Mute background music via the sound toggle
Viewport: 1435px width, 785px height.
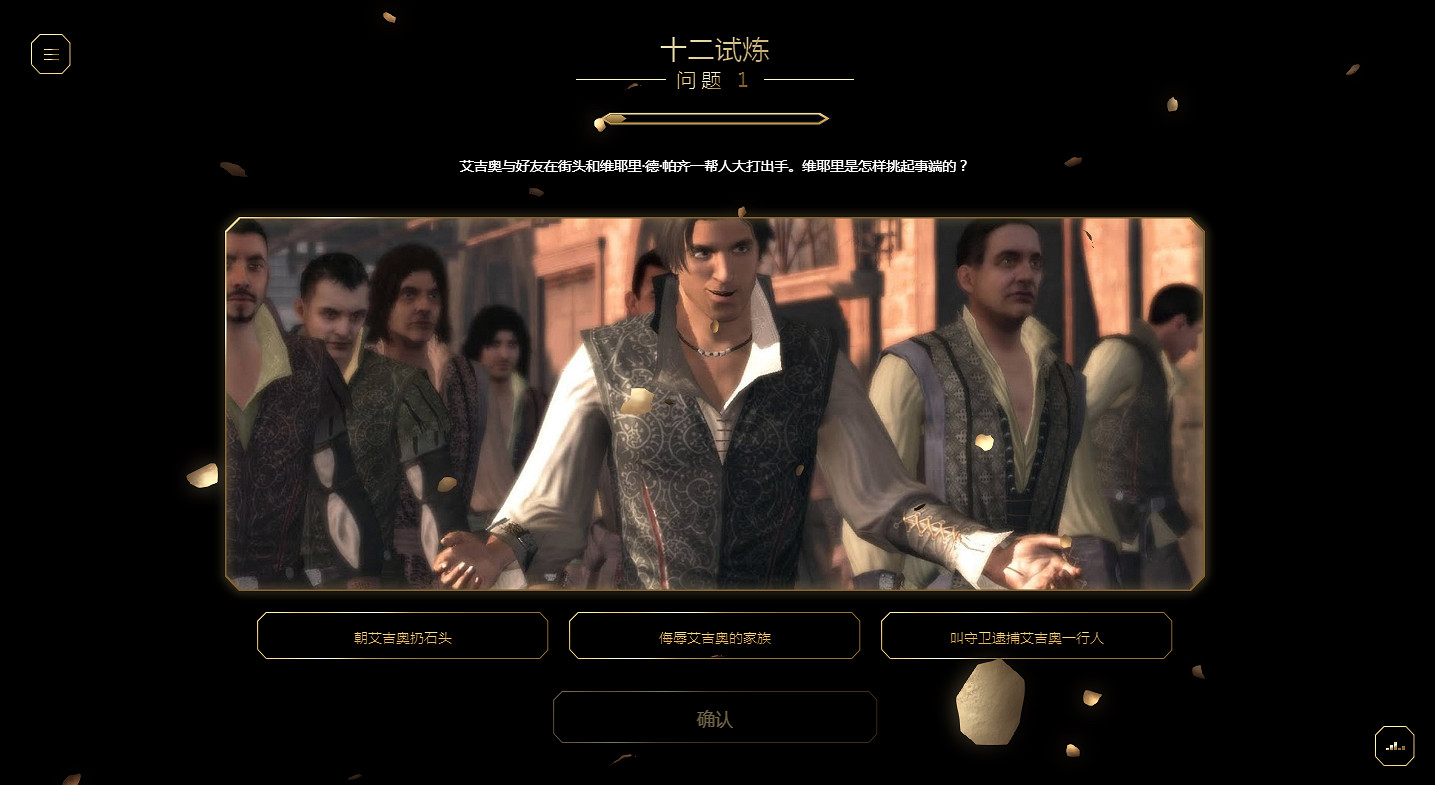coord(1394,745)
